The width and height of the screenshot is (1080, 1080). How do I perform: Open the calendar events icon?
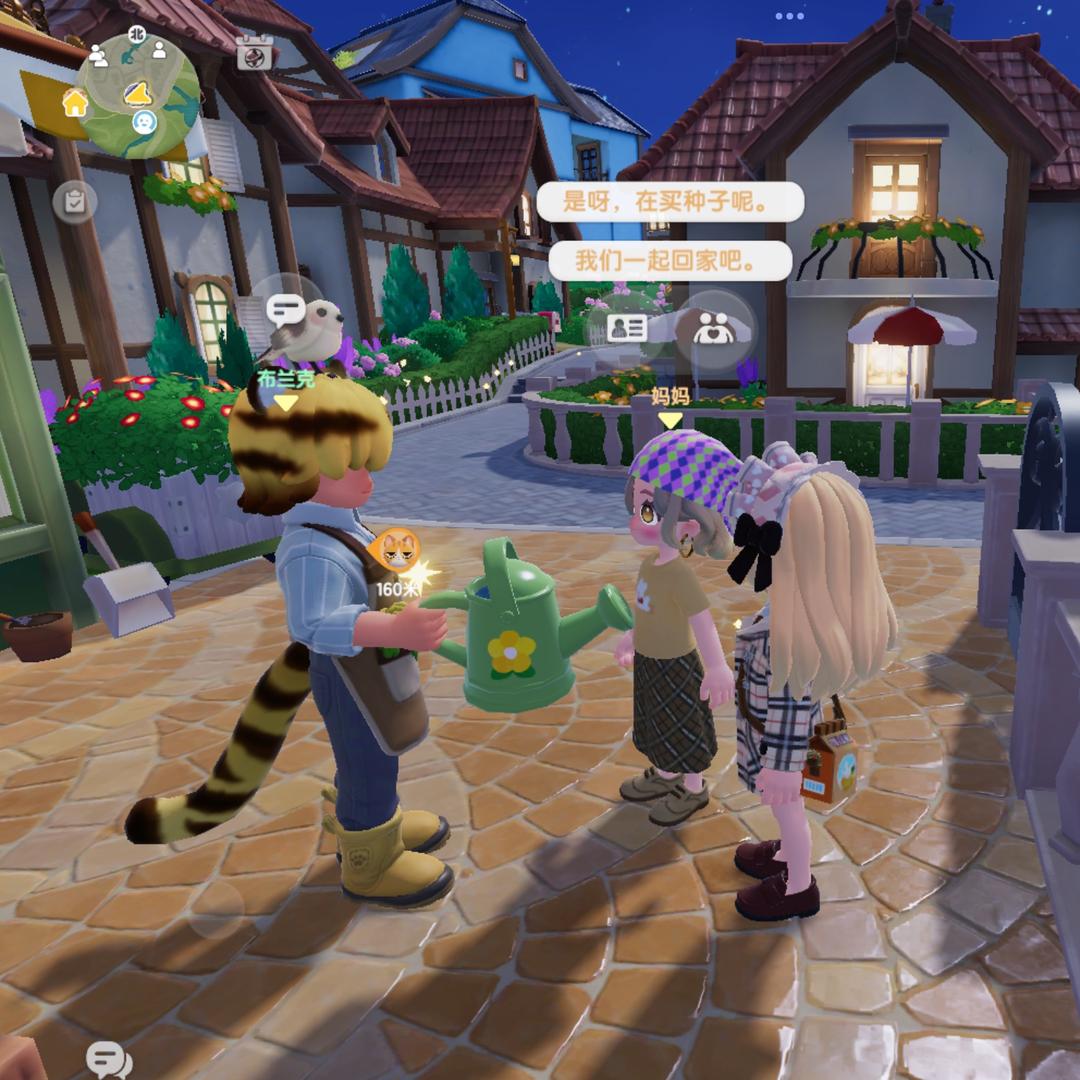coord(255,53)
